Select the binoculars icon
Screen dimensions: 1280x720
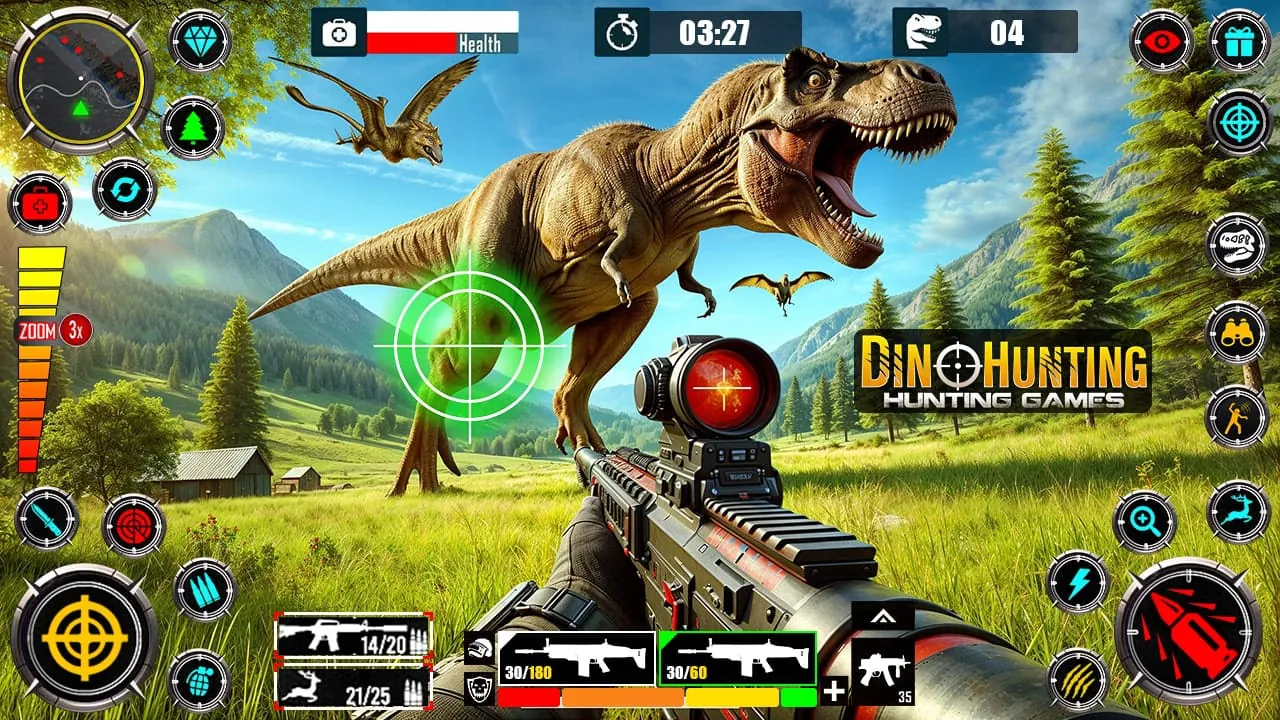(x=1240, y=331)
